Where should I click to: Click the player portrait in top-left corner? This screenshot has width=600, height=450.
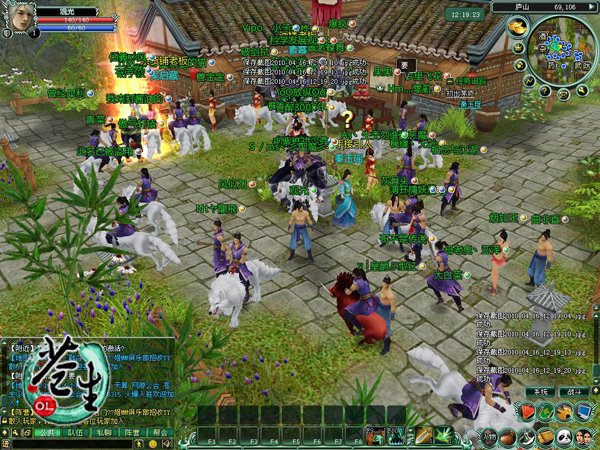tap(18, 18)
